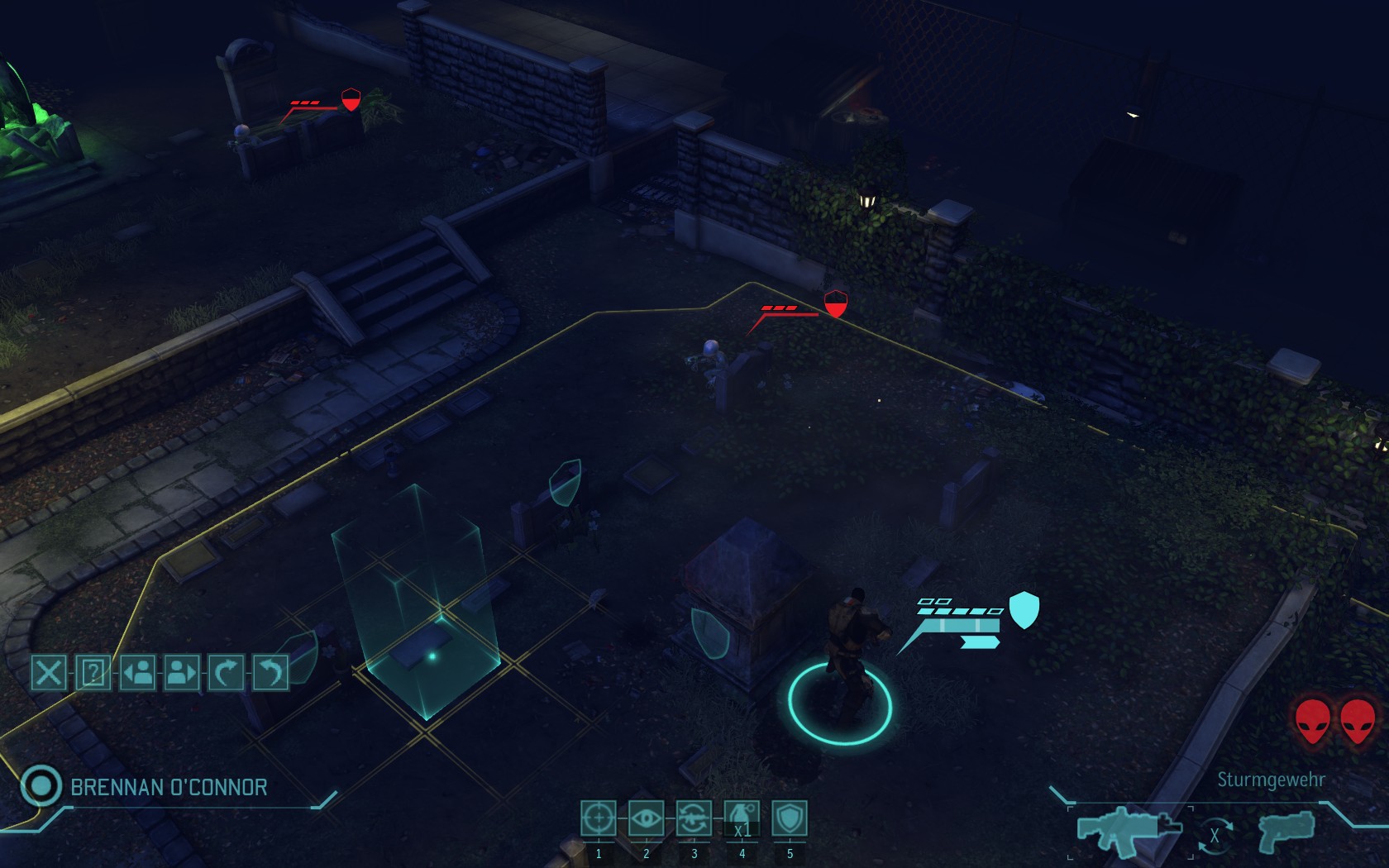
Task: Rotate camera with the right-pointing curved arrow
Action: (226, 672)
